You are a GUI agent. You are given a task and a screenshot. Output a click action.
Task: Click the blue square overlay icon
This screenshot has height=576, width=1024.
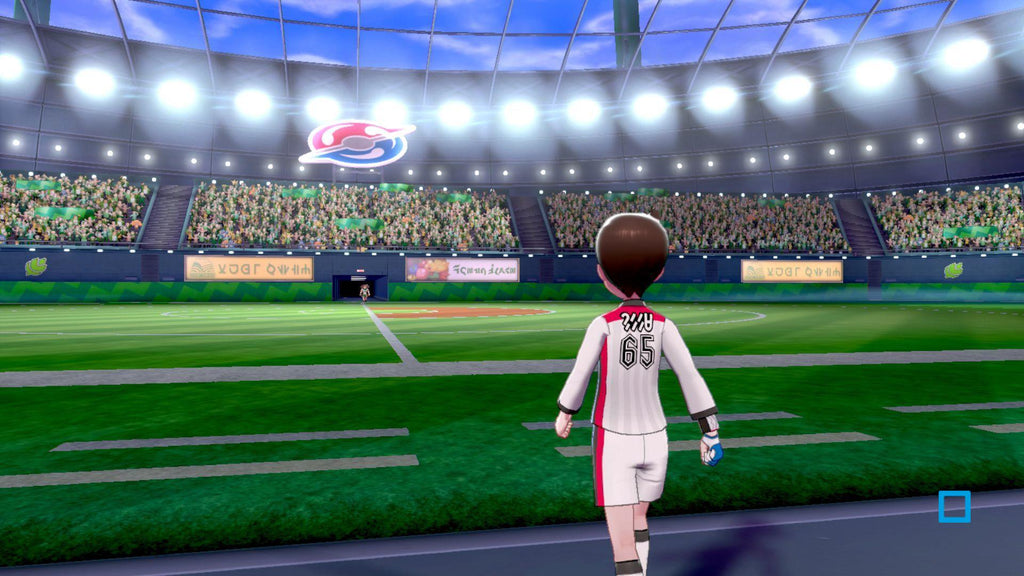pos(954,506)
